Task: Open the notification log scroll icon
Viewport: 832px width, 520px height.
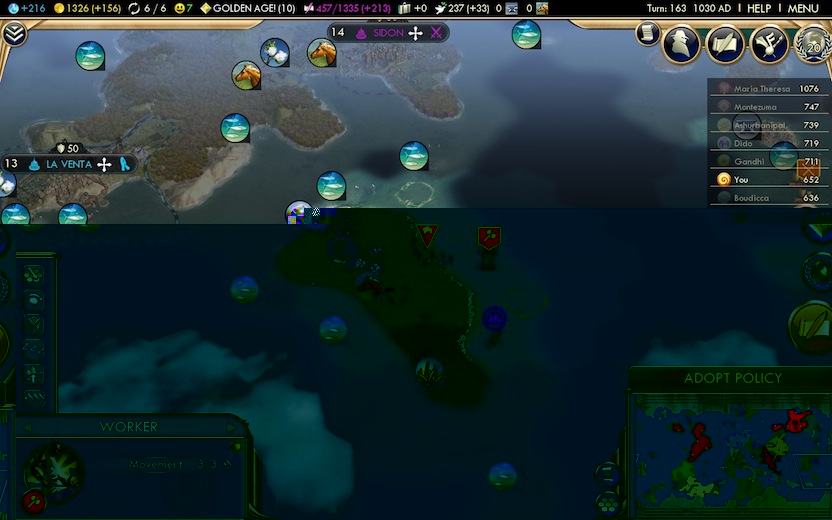Action: 648,34
